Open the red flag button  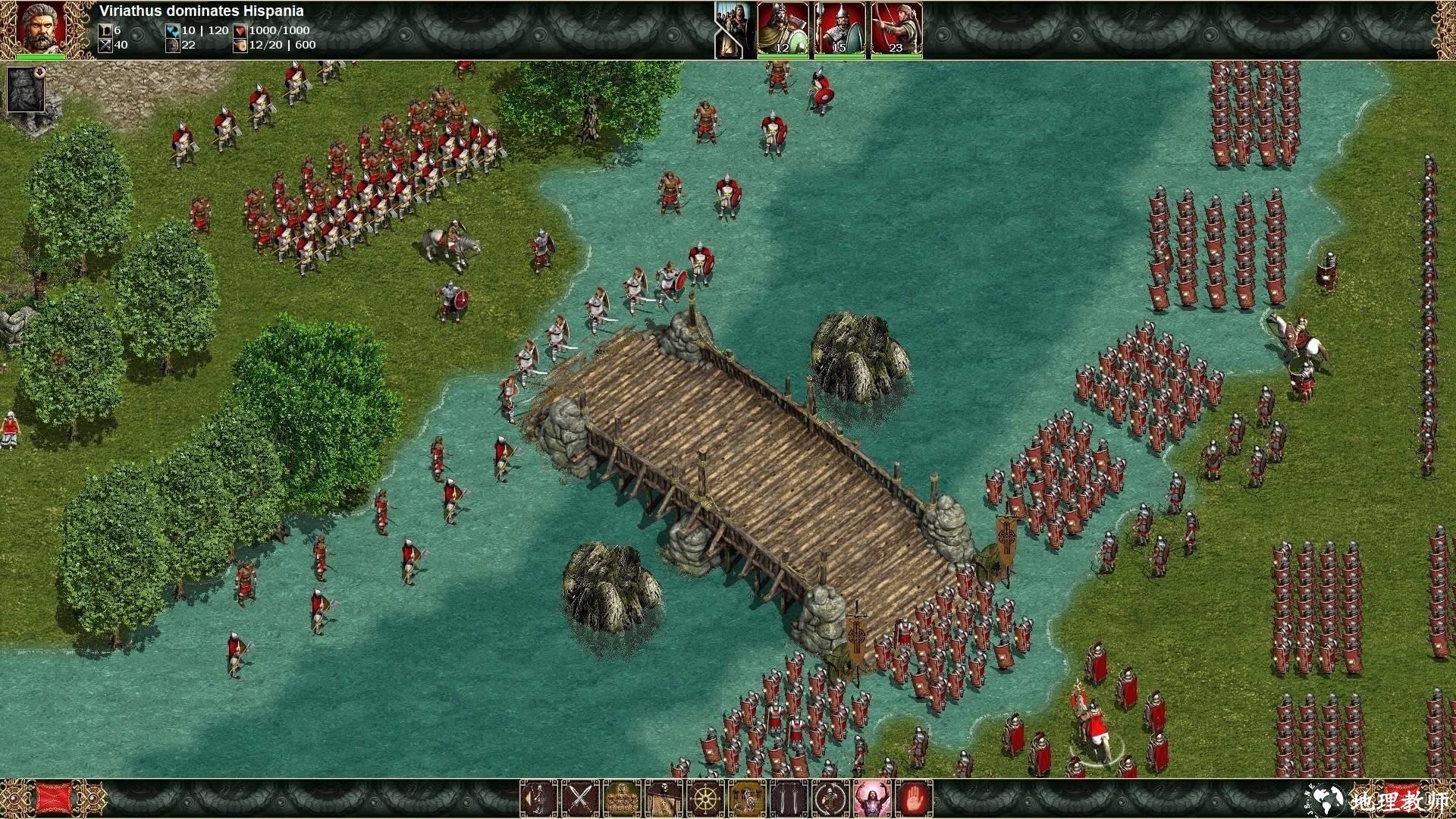tap(54, 799)
